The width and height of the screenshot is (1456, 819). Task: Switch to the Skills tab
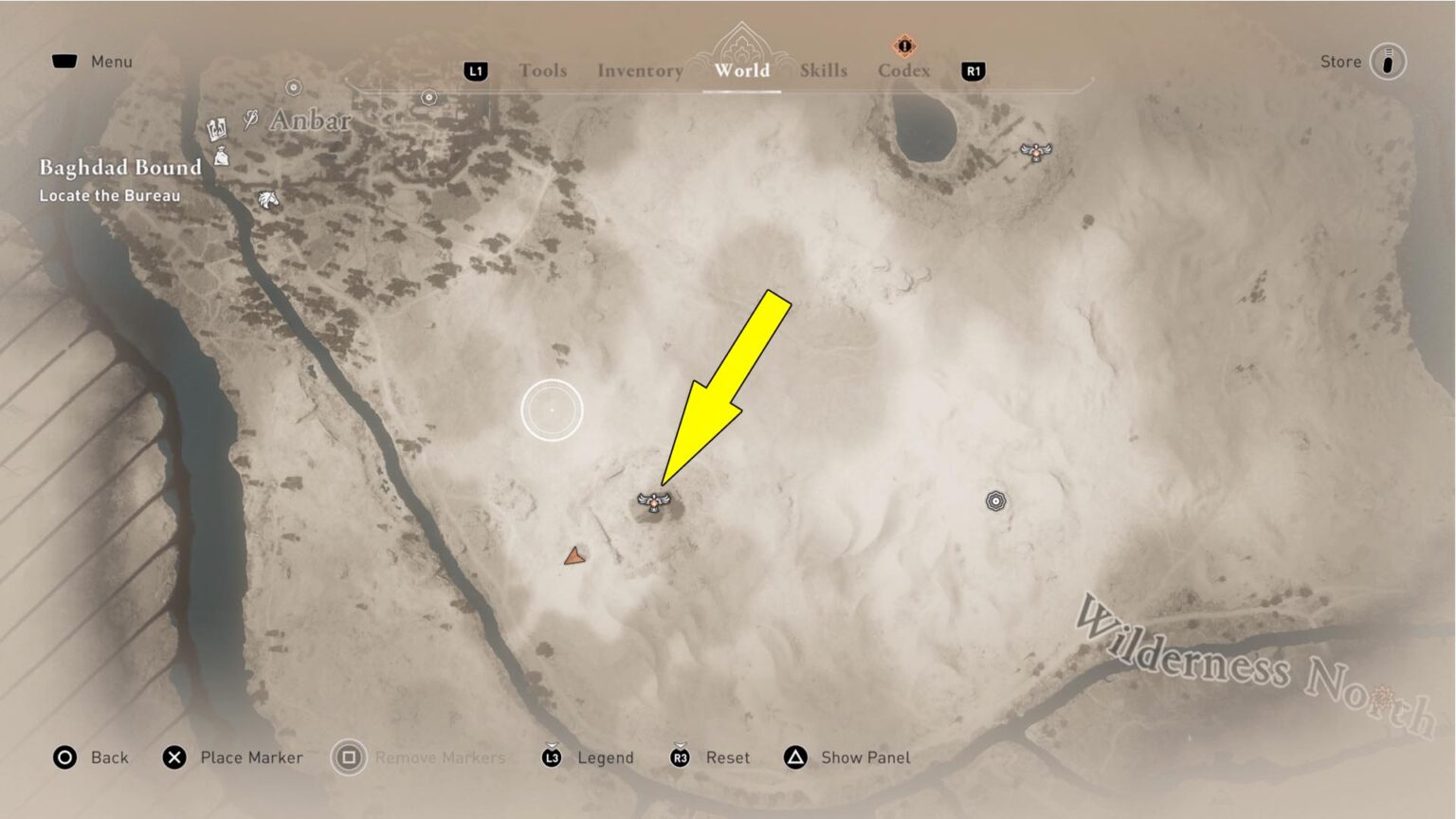(823, 70)
